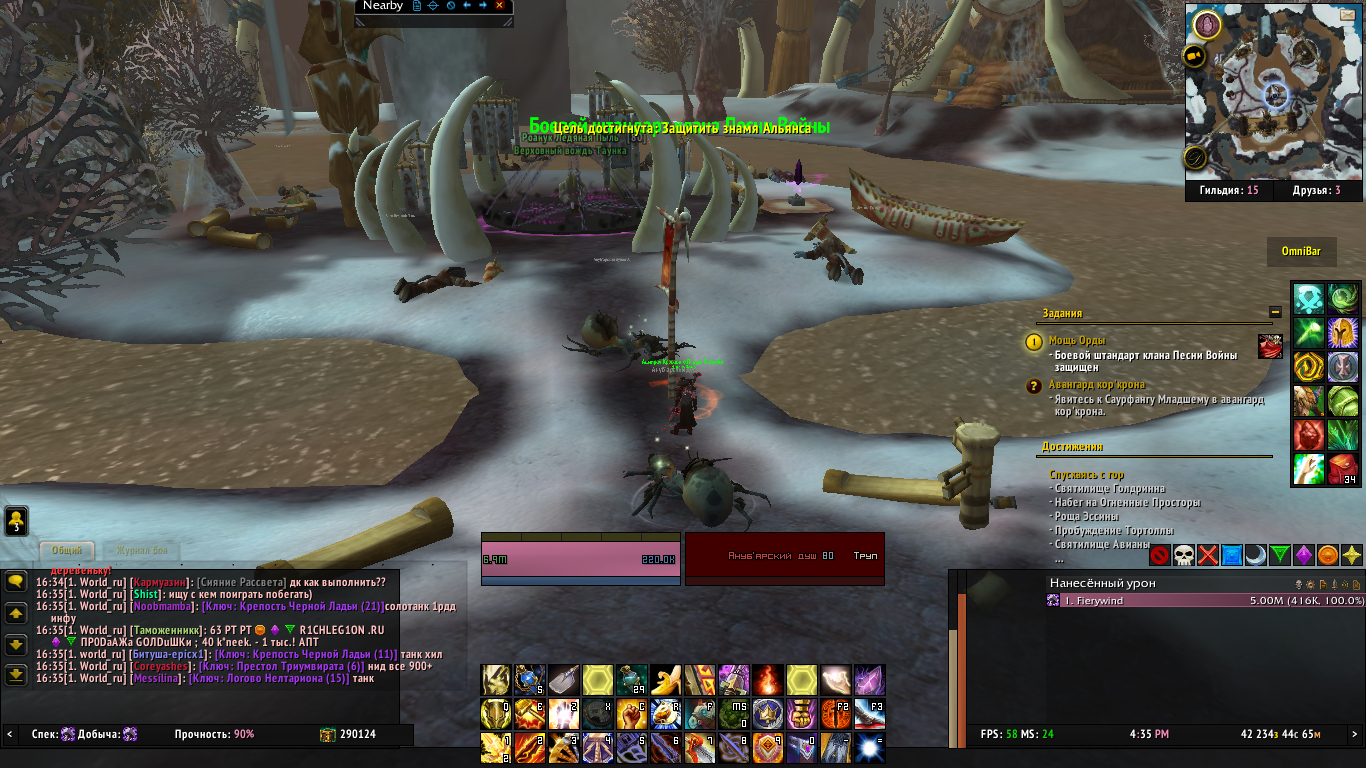Choose the skull raid target marker

coord(1183,555)
